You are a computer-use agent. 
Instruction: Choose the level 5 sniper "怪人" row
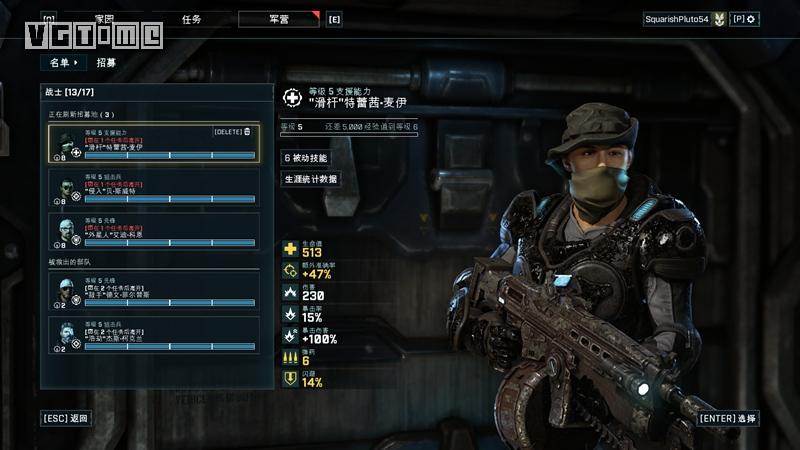tap(157, 187)
